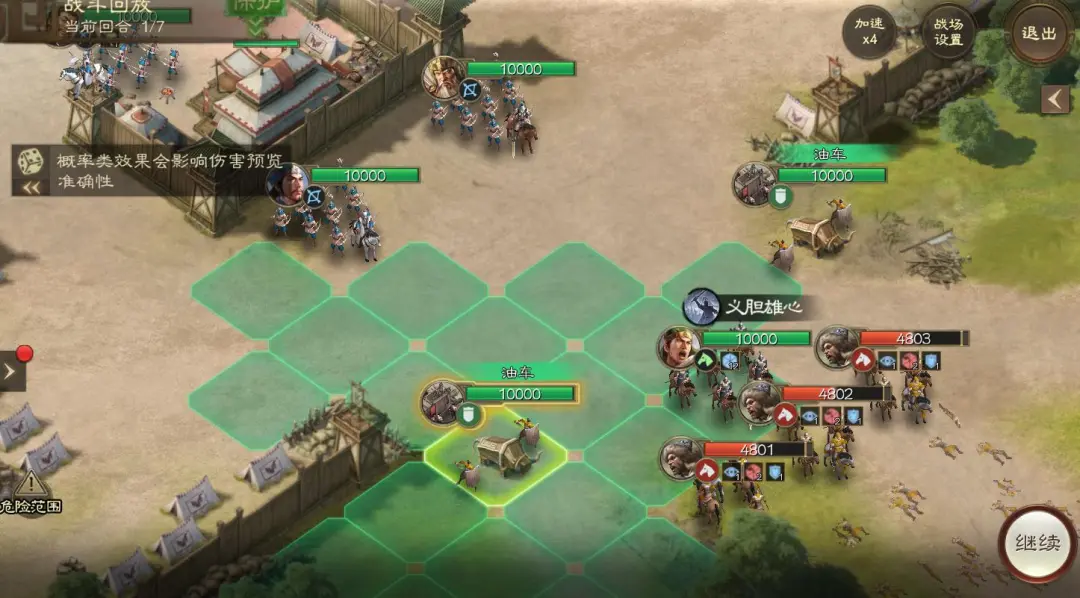
Task: Select the enemy general portrait with 4801 troops
Action: pyautogui.click(x=681, y=458)
